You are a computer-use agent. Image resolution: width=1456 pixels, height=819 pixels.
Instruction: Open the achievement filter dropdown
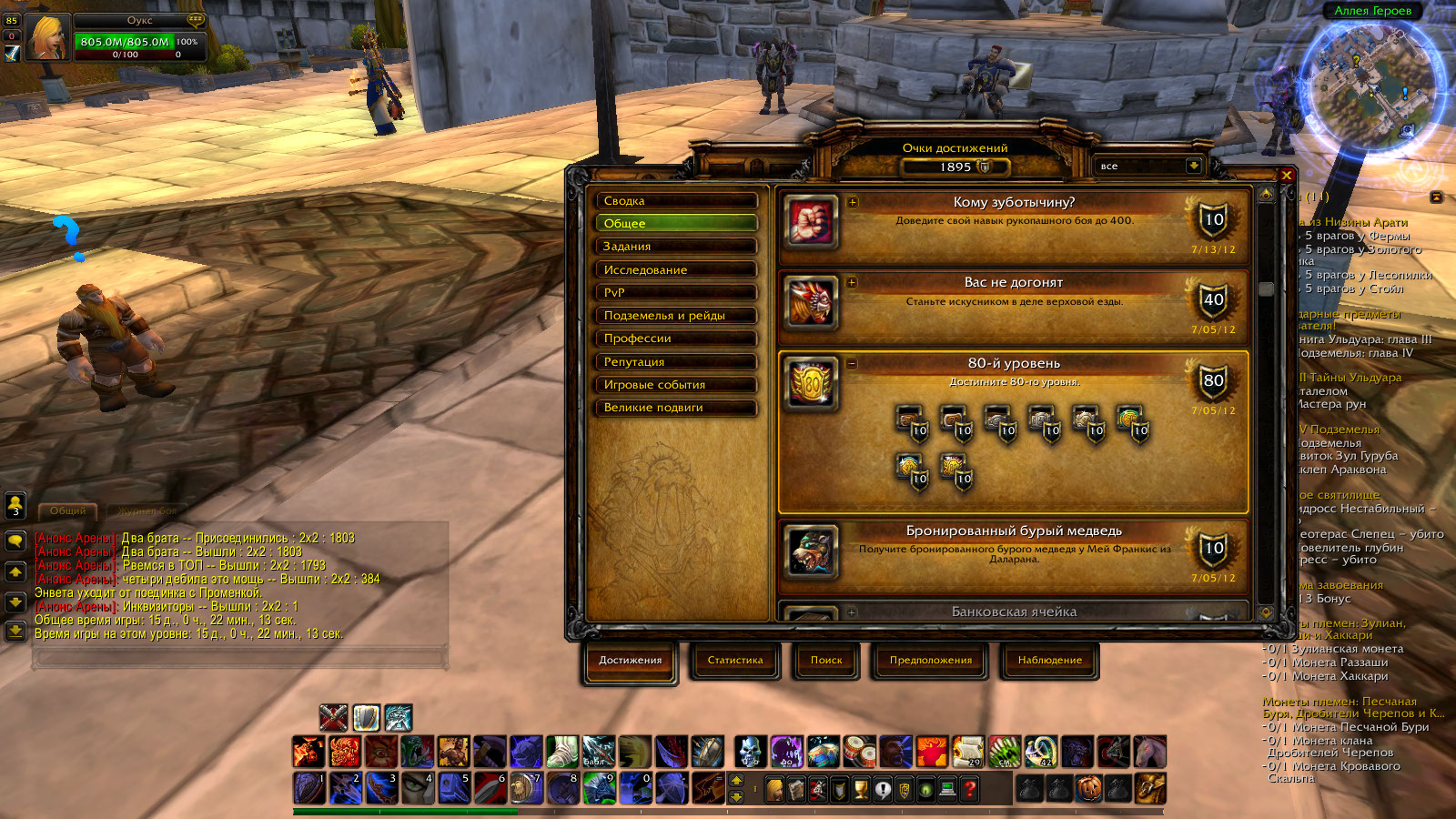(1193, 166)
